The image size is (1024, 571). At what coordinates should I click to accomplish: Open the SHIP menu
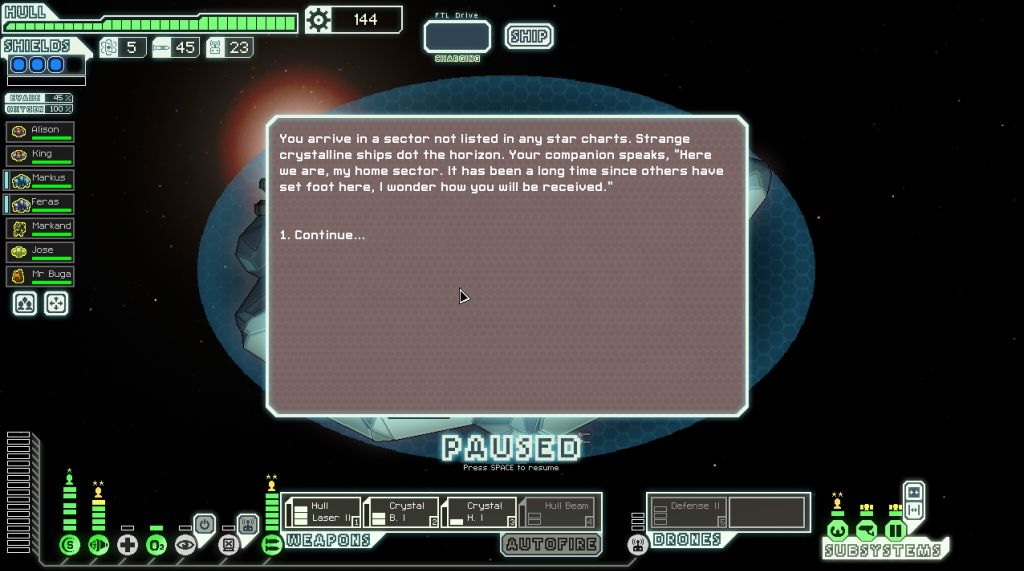(x=528, y=37)
